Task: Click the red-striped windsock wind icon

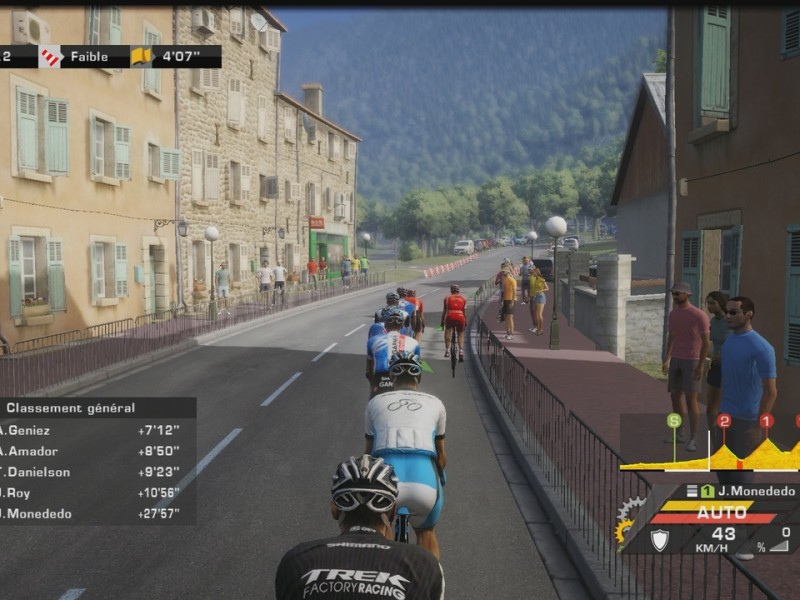Action: point(50,57)
